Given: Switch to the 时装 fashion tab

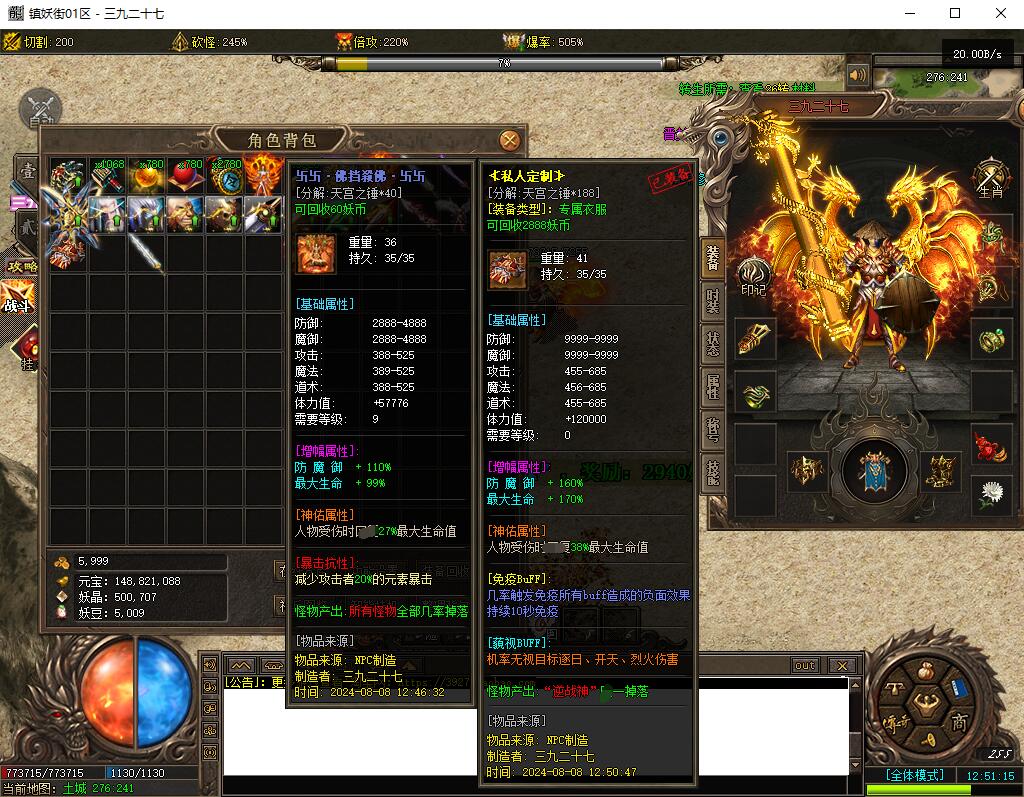Looking at the screenshot, I should tap(712, 299).
